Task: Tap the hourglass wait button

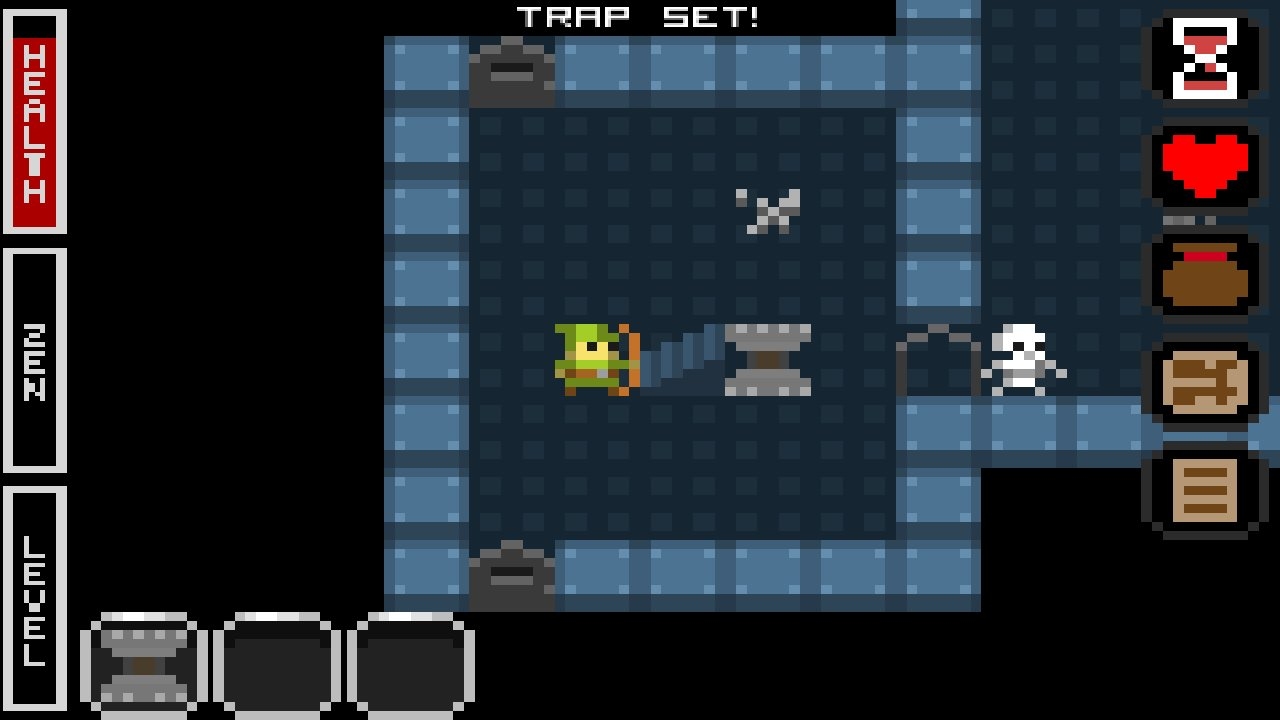Action: 1205,58
